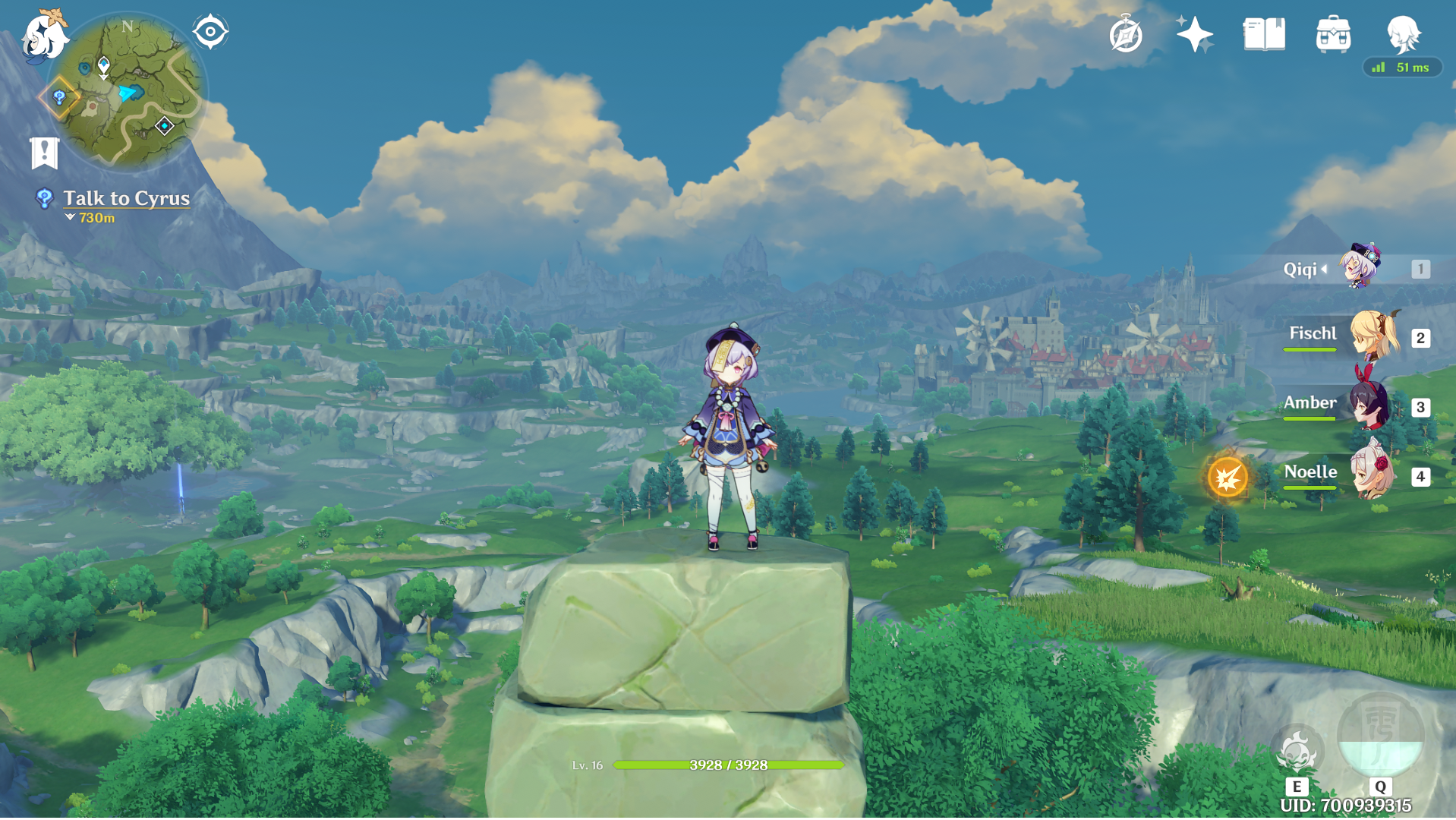Open the Inventory backpack icon
Image resolution: width=1456 pixels, height=820 pixels.
1333,35
